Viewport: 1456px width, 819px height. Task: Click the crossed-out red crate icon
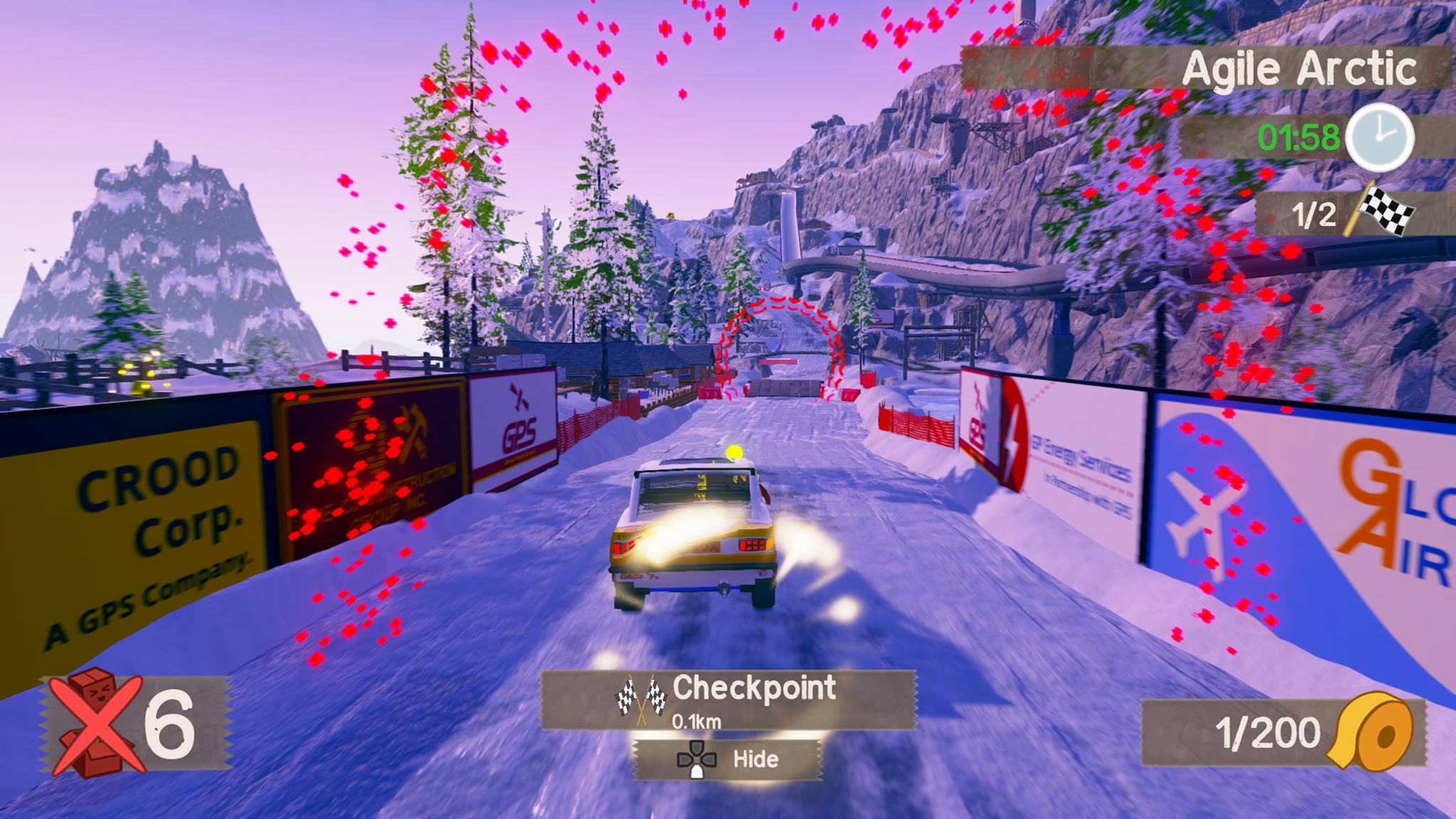click(x=94, y=723)
